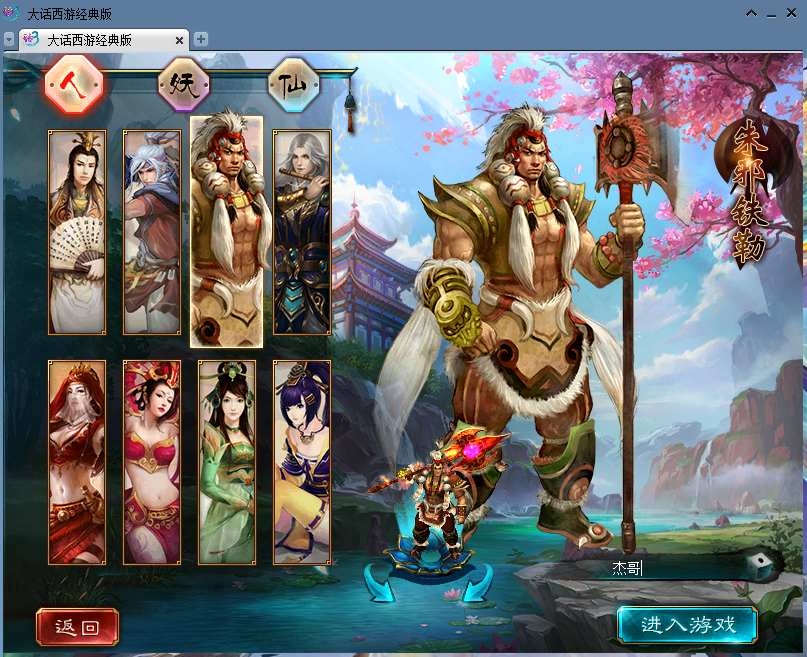Open a new tab with the plus button
Viewport: 807px width, 657px height.
click(x=201, y=39)
